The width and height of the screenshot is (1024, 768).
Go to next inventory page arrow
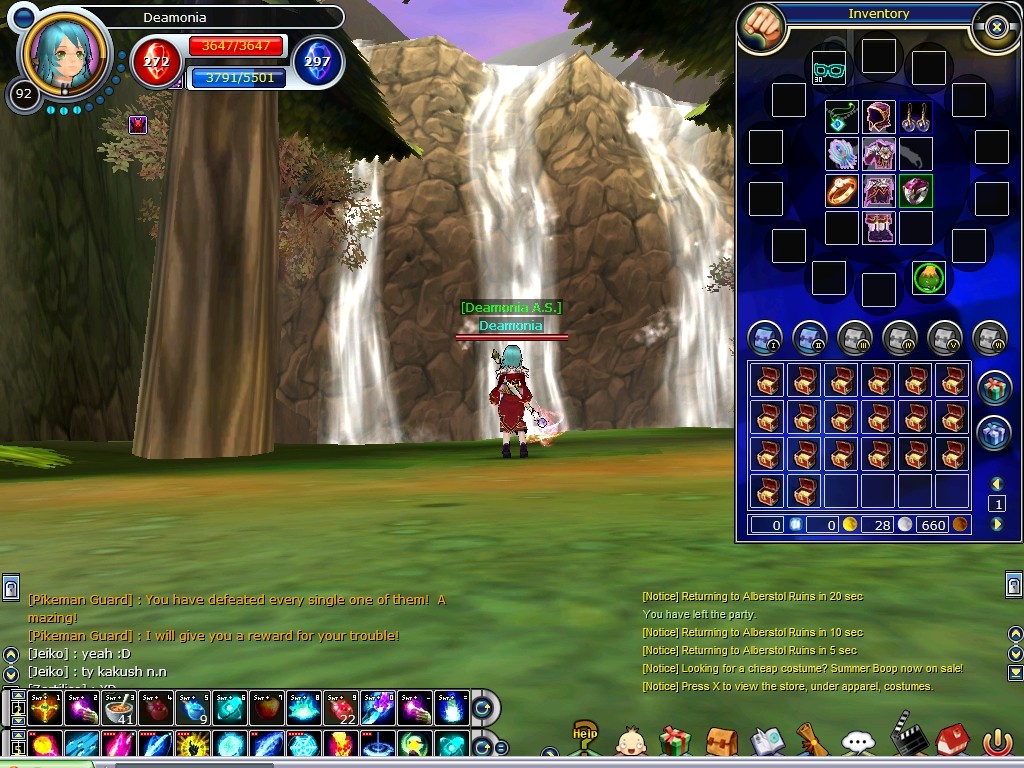click(996, 524)
